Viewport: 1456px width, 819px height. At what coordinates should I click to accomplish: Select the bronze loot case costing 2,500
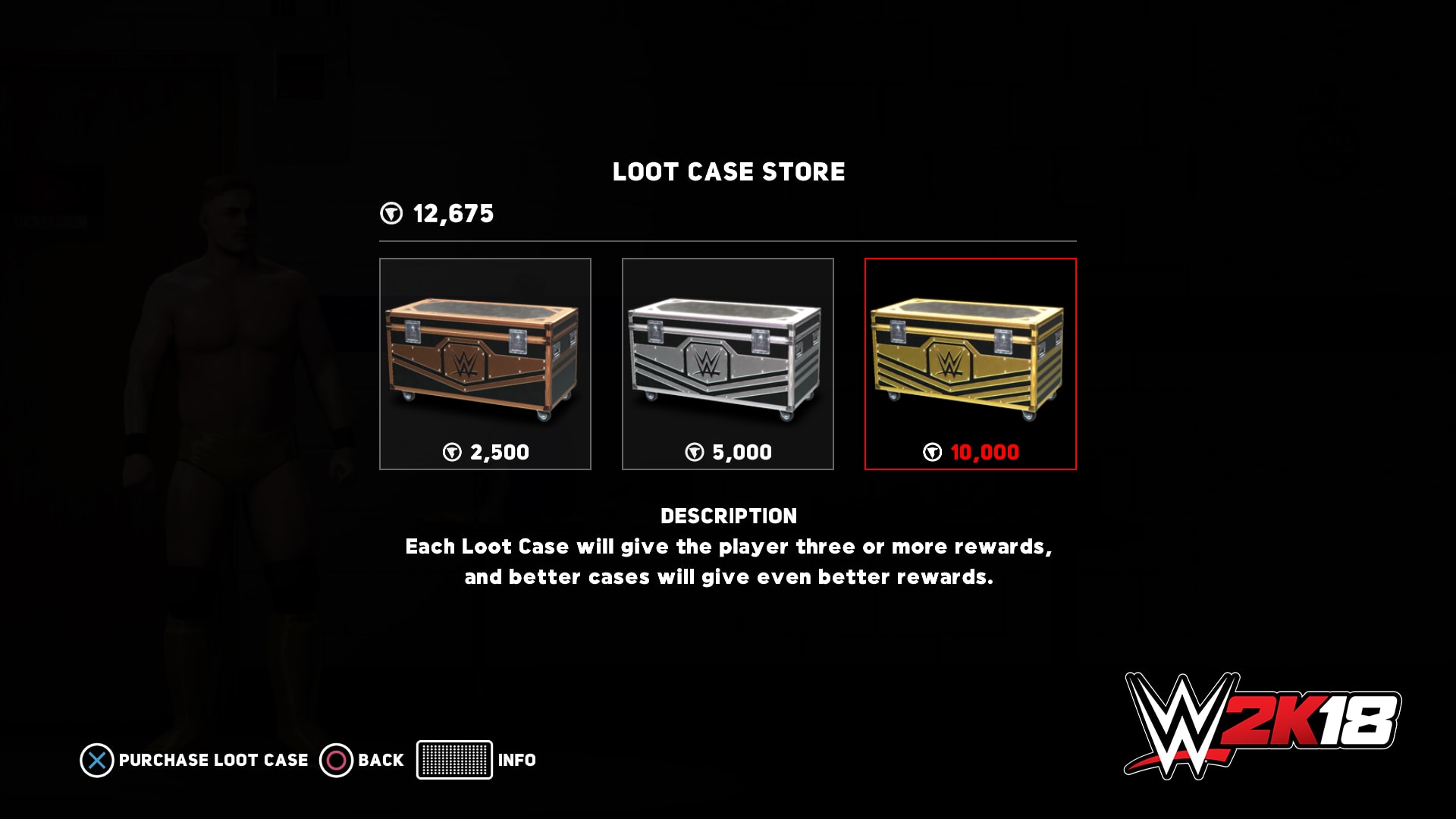pos(485,364)
